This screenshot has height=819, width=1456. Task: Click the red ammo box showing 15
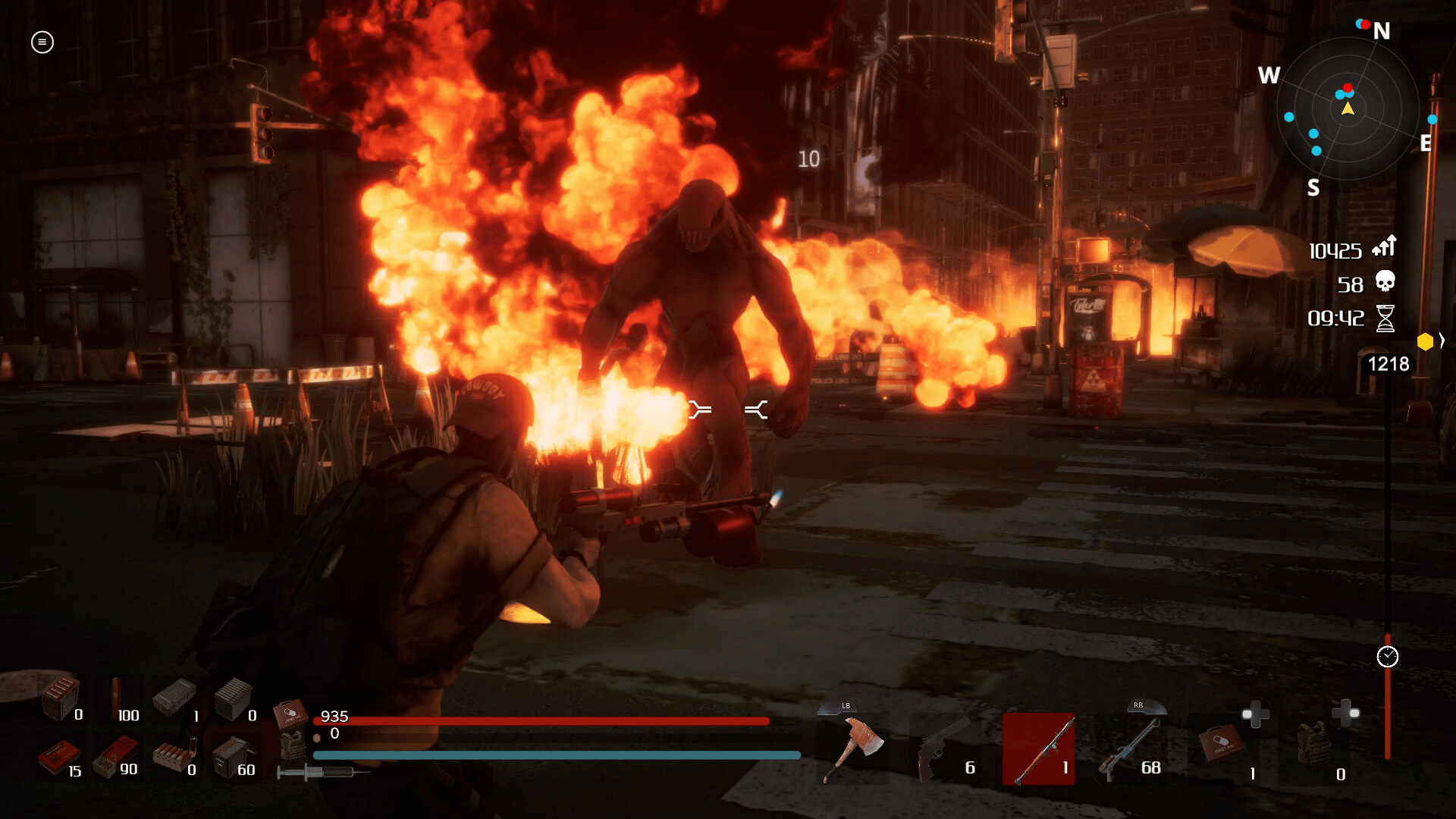point(58,758)
